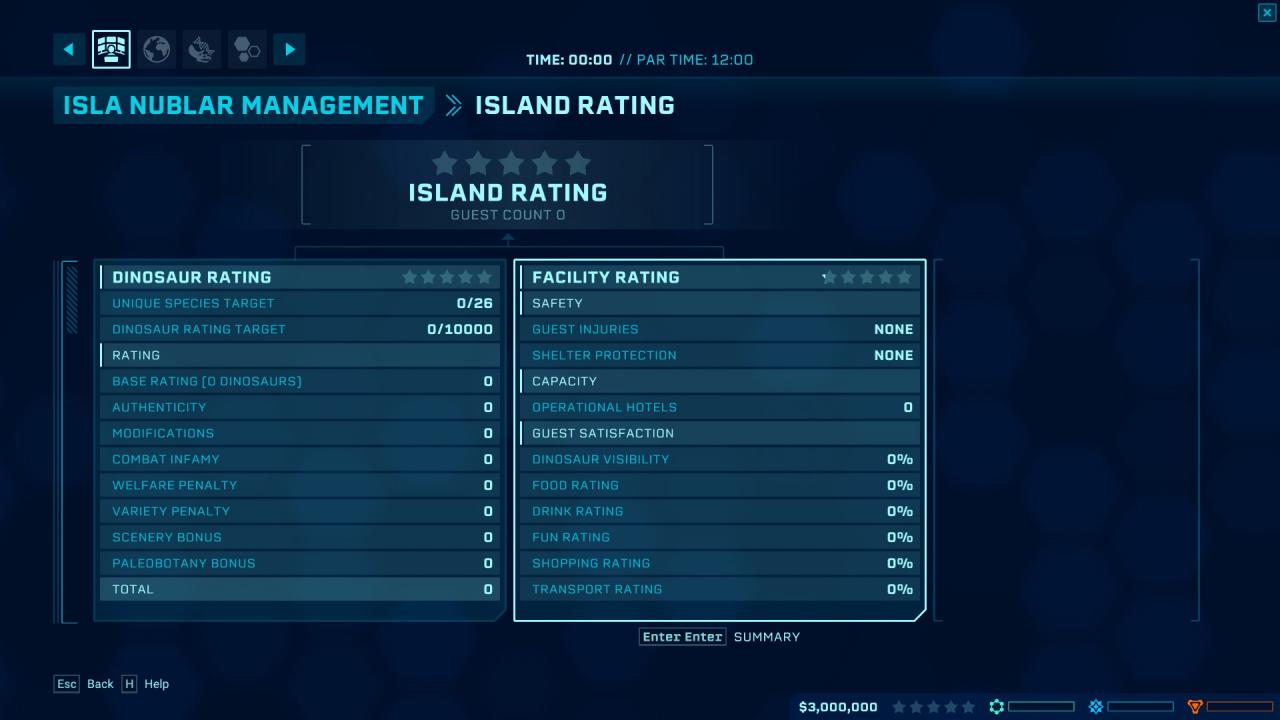This screenshot has width=1280, height=720.
Task: Select the Operational Hotels row
Action: coord(720,407)
